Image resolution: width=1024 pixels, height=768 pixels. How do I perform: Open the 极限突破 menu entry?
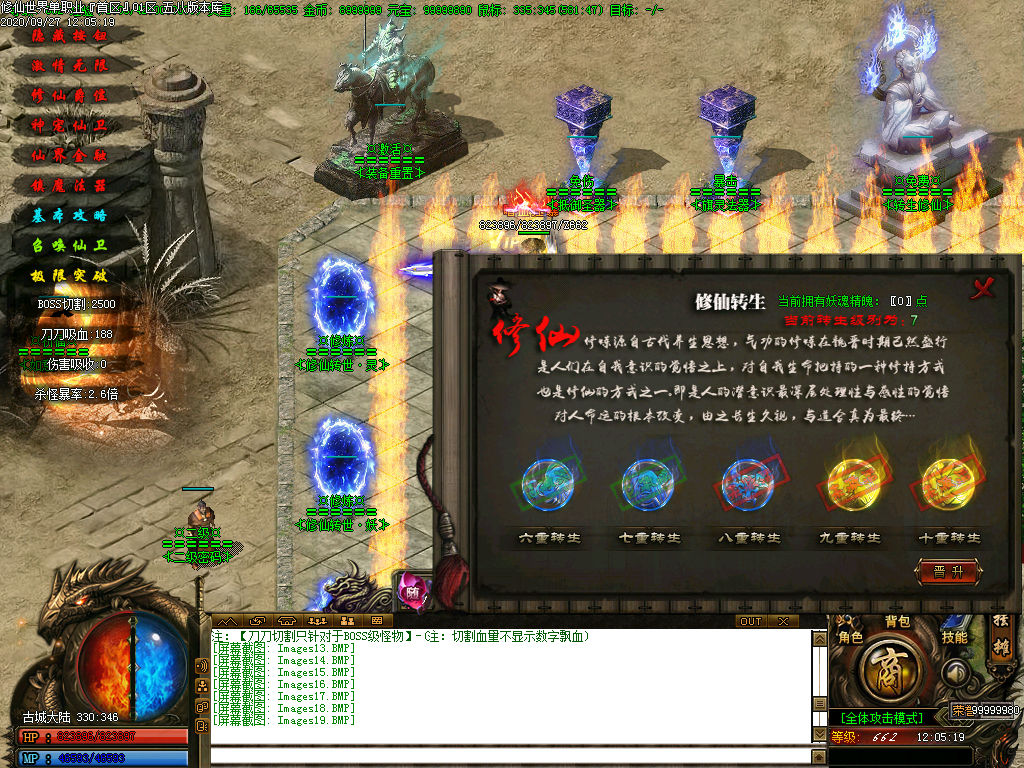click(x=69, y=275)
